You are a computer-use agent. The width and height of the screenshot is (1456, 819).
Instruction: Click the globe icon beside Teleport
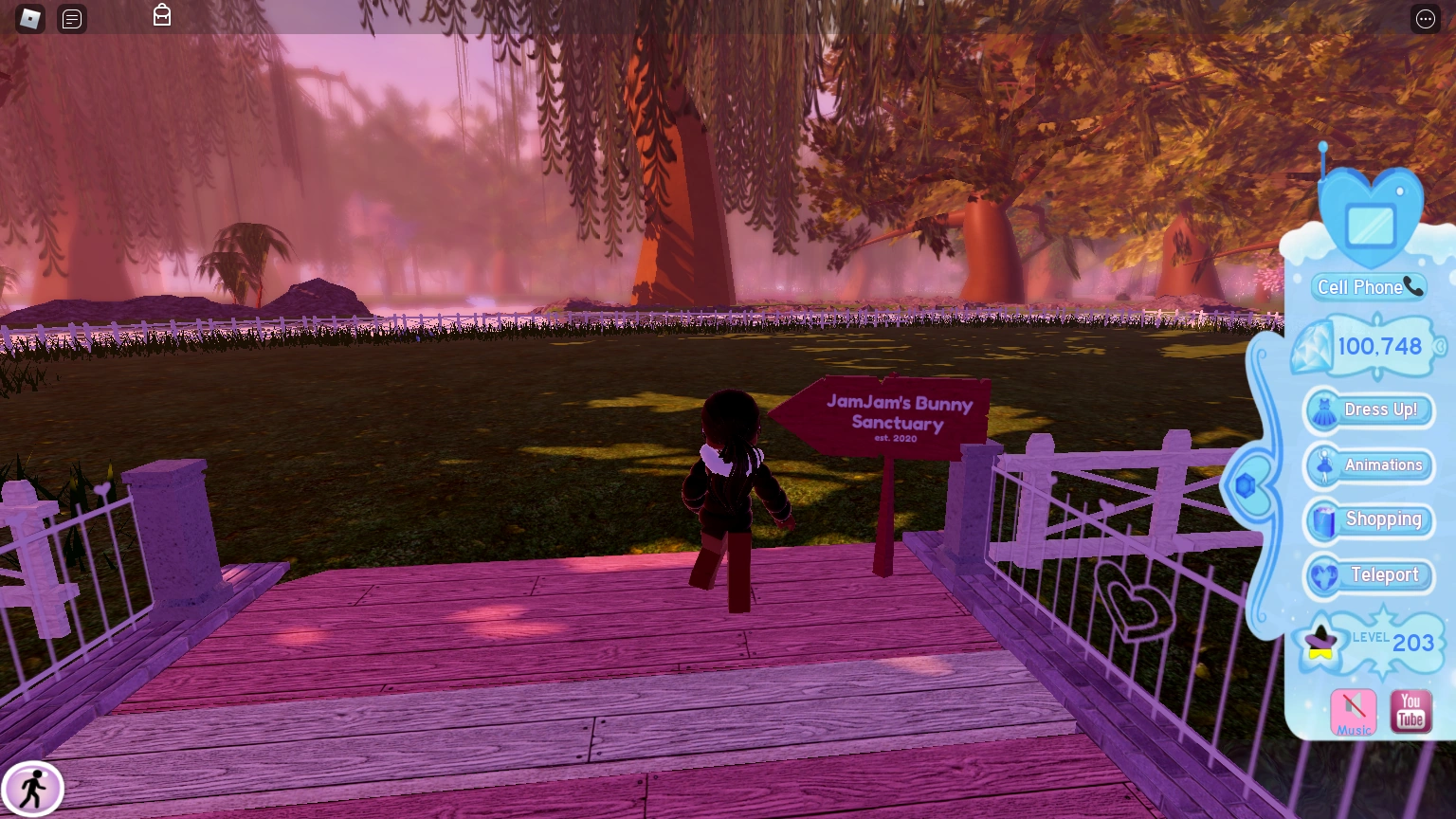coord(1323,575)
